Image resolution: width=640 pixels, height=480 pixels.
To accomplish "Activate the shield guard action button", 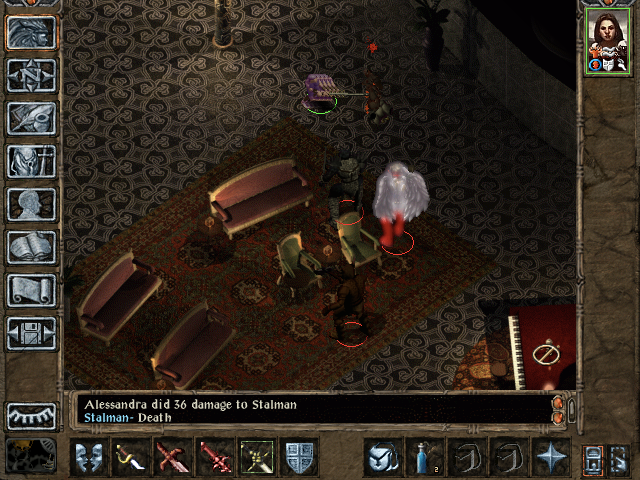I will tap(299, 457).
